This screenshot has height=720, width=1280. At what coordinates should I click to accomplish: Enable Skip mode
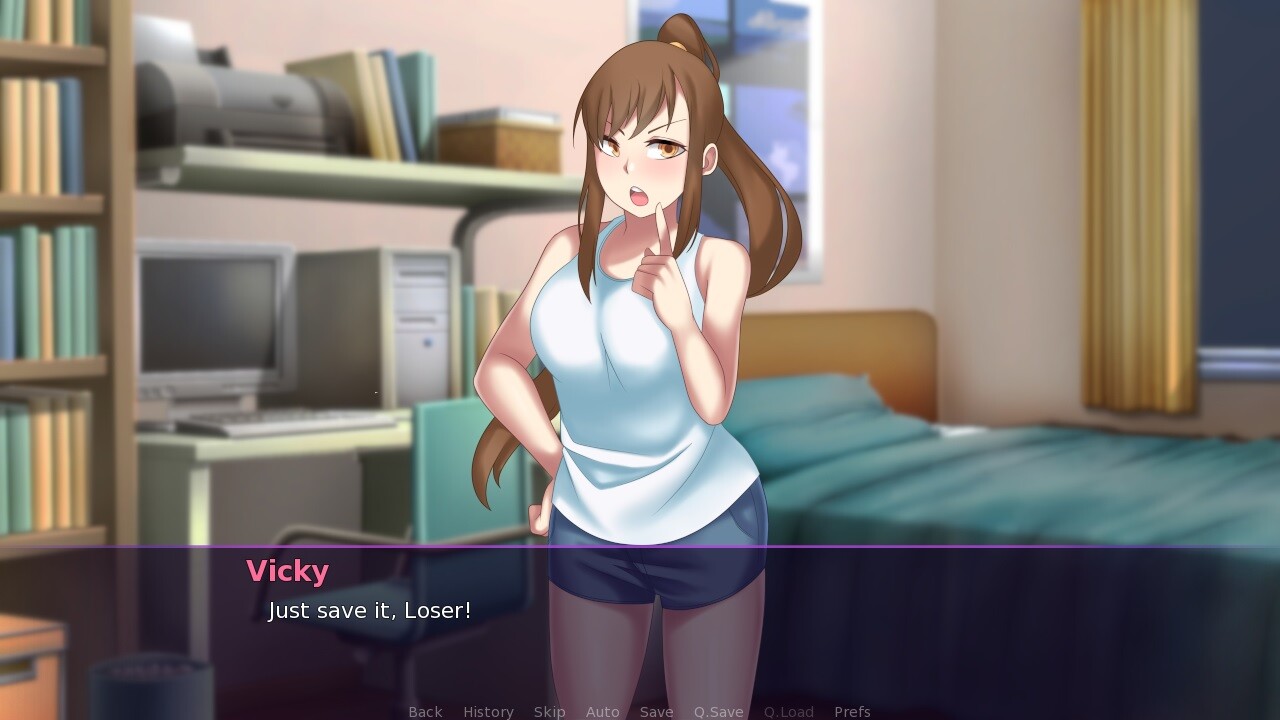(549, 711)
